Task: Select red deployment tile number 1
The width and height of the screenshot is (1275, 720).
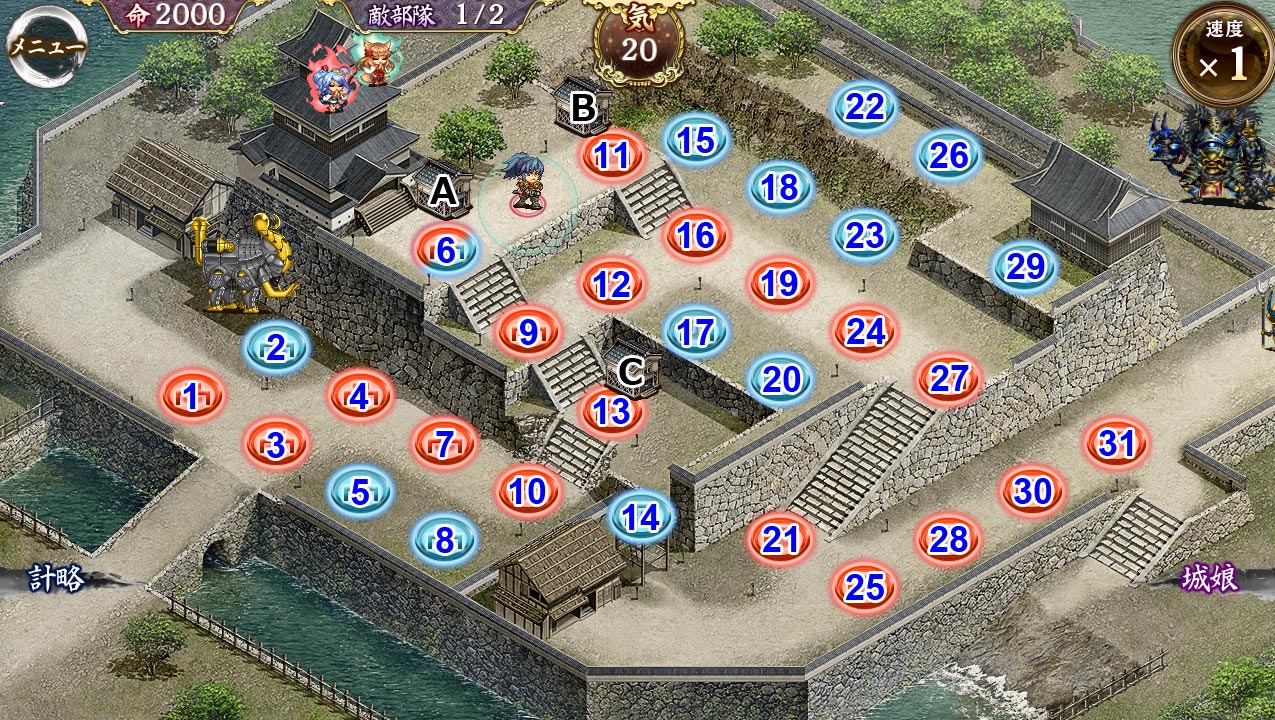Action: click(192, 397)
